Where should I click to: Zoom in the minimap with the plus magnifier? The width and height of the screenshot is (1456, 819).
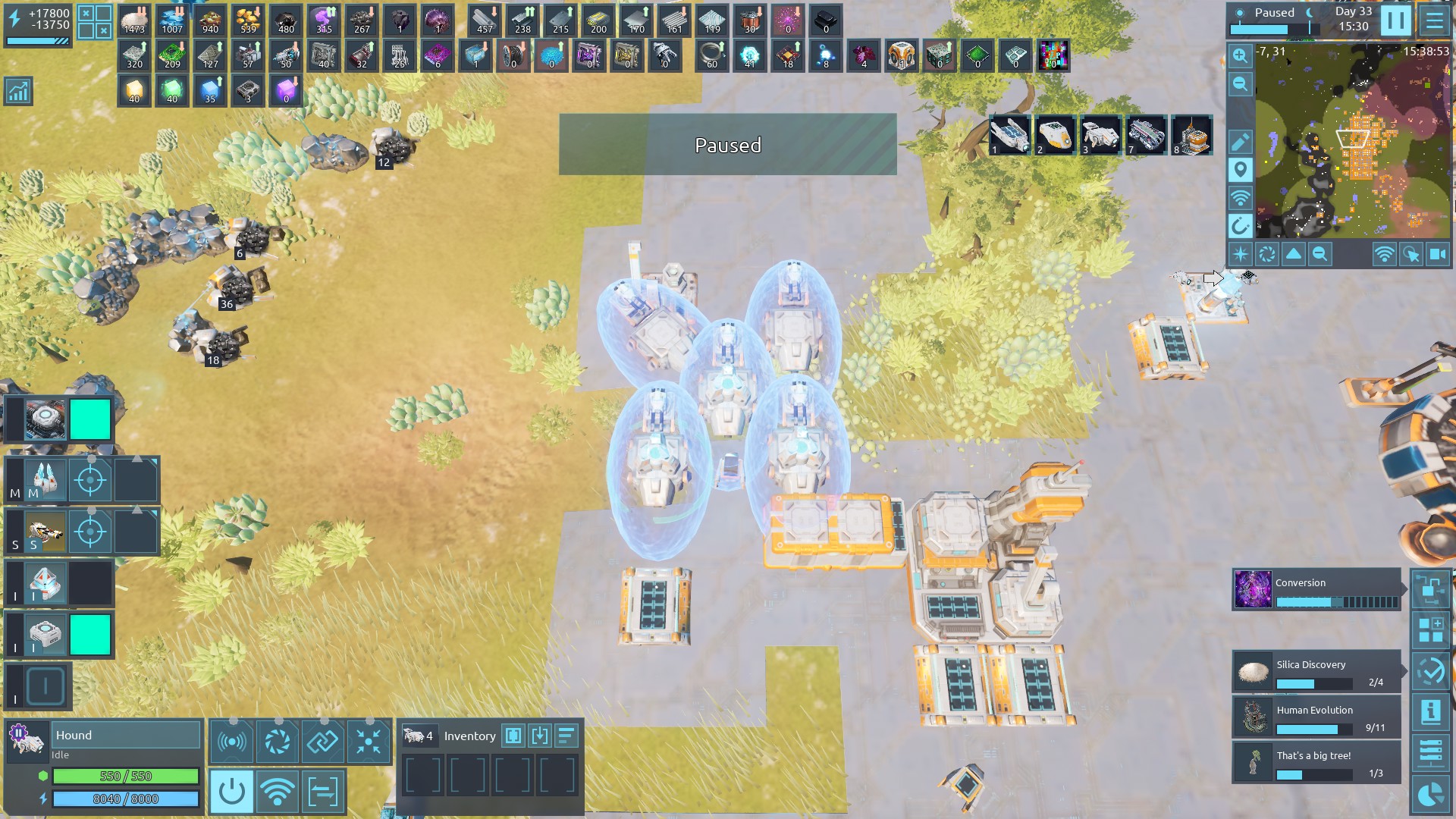tap(1240, 55)
